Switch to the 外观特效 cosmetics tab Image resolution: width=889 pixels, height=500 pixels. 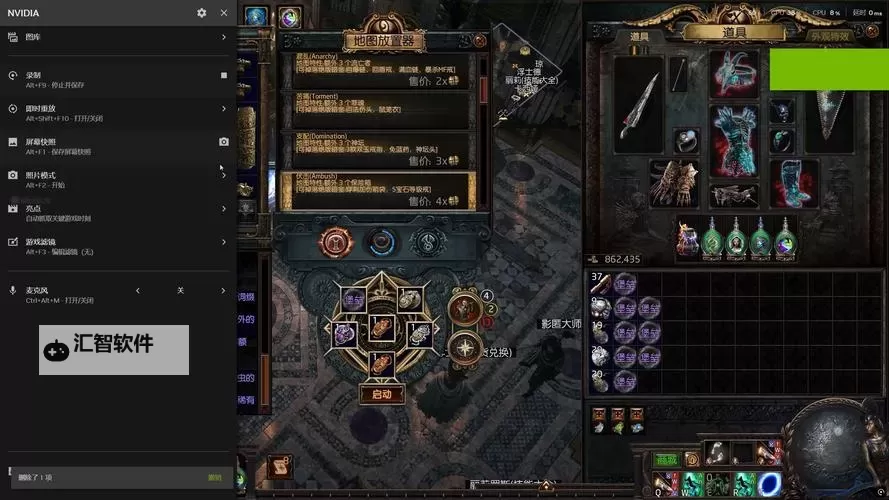click(x=829, y=35)
